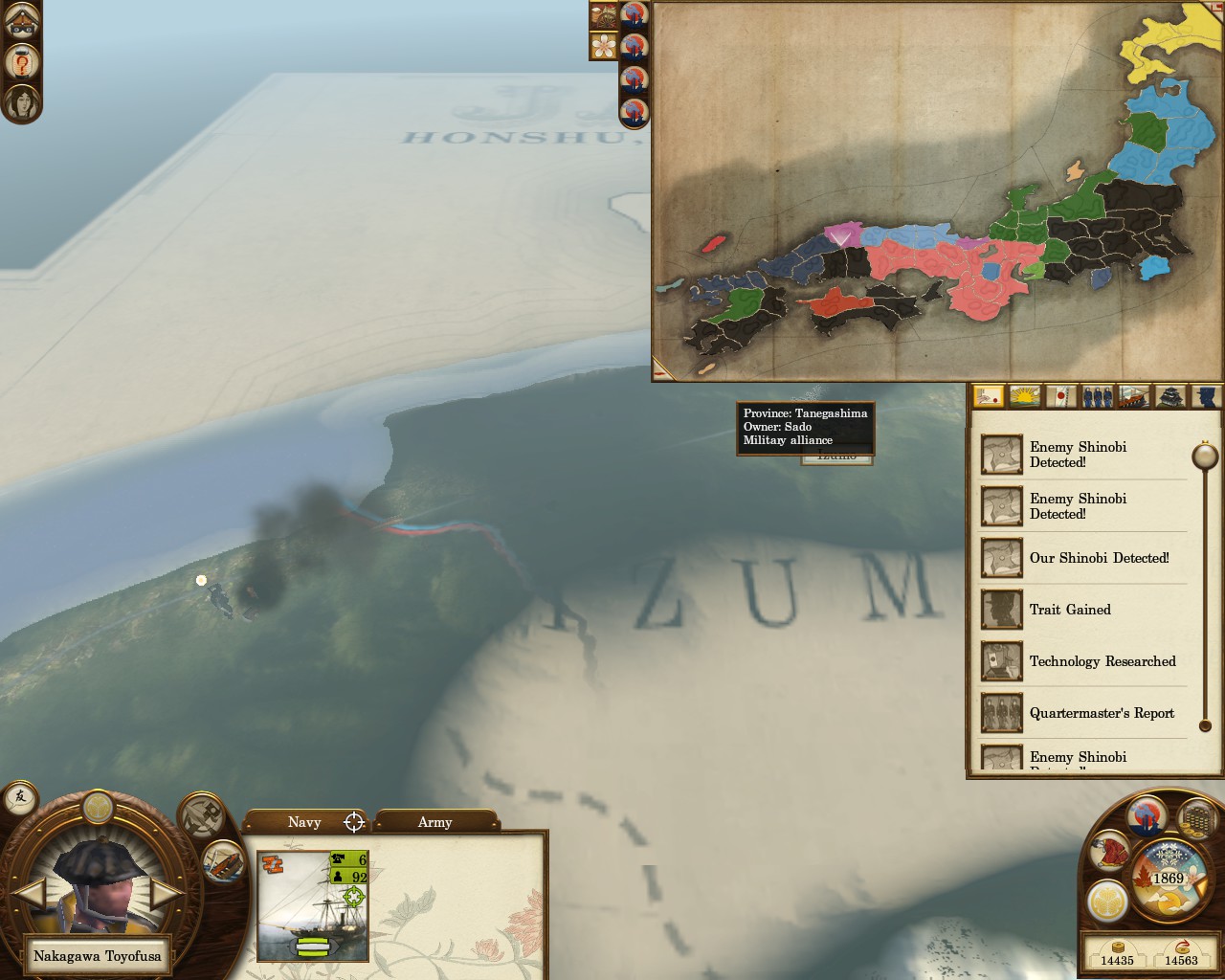Open the Quartermaster's Report message
The height and width of the screenshot is (980, 1225).
(x=1102, y=713)
